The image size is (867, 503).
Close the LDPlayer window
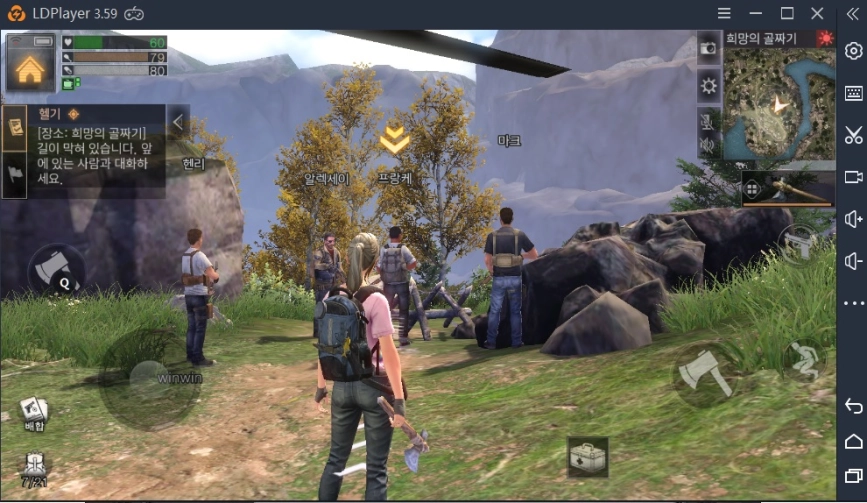pyautogui.click(x=818, y=13)
